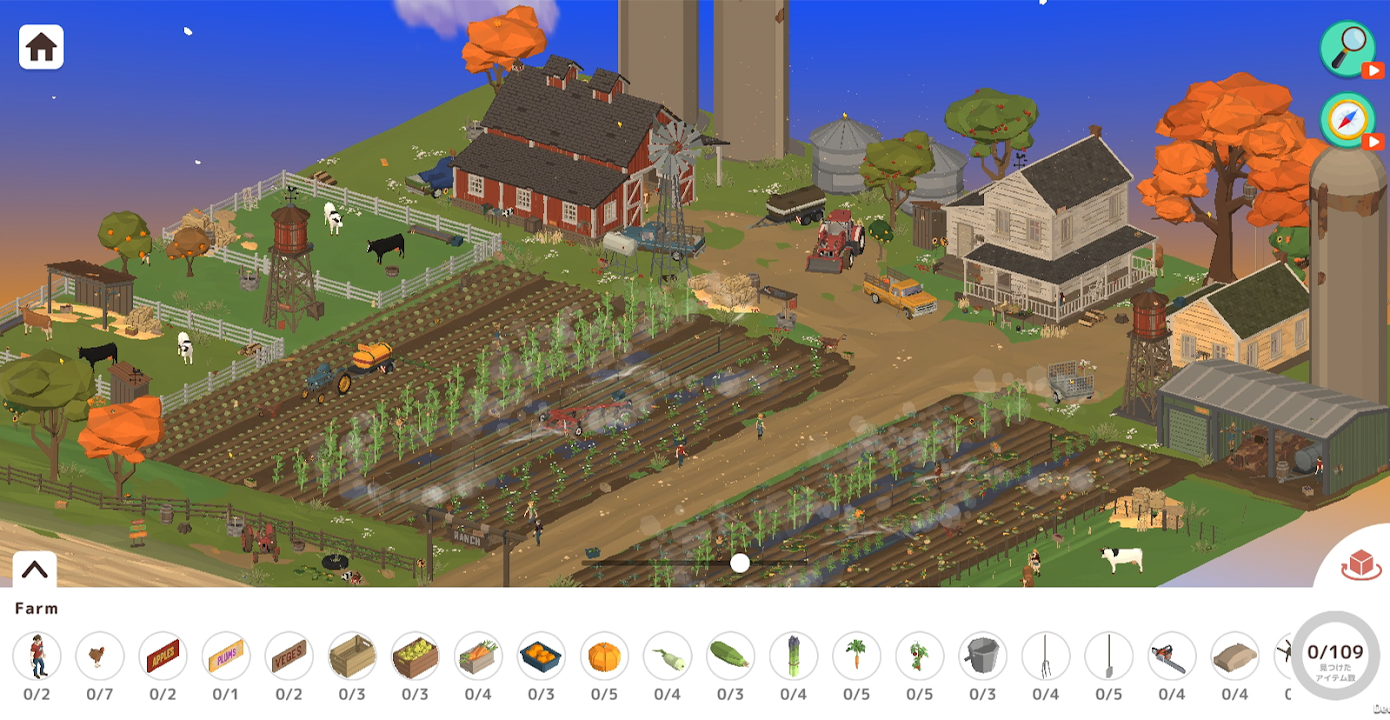Choose the empty wooden crate item
The height and width of the screenshot is (720, 1390).
(352, 657)
